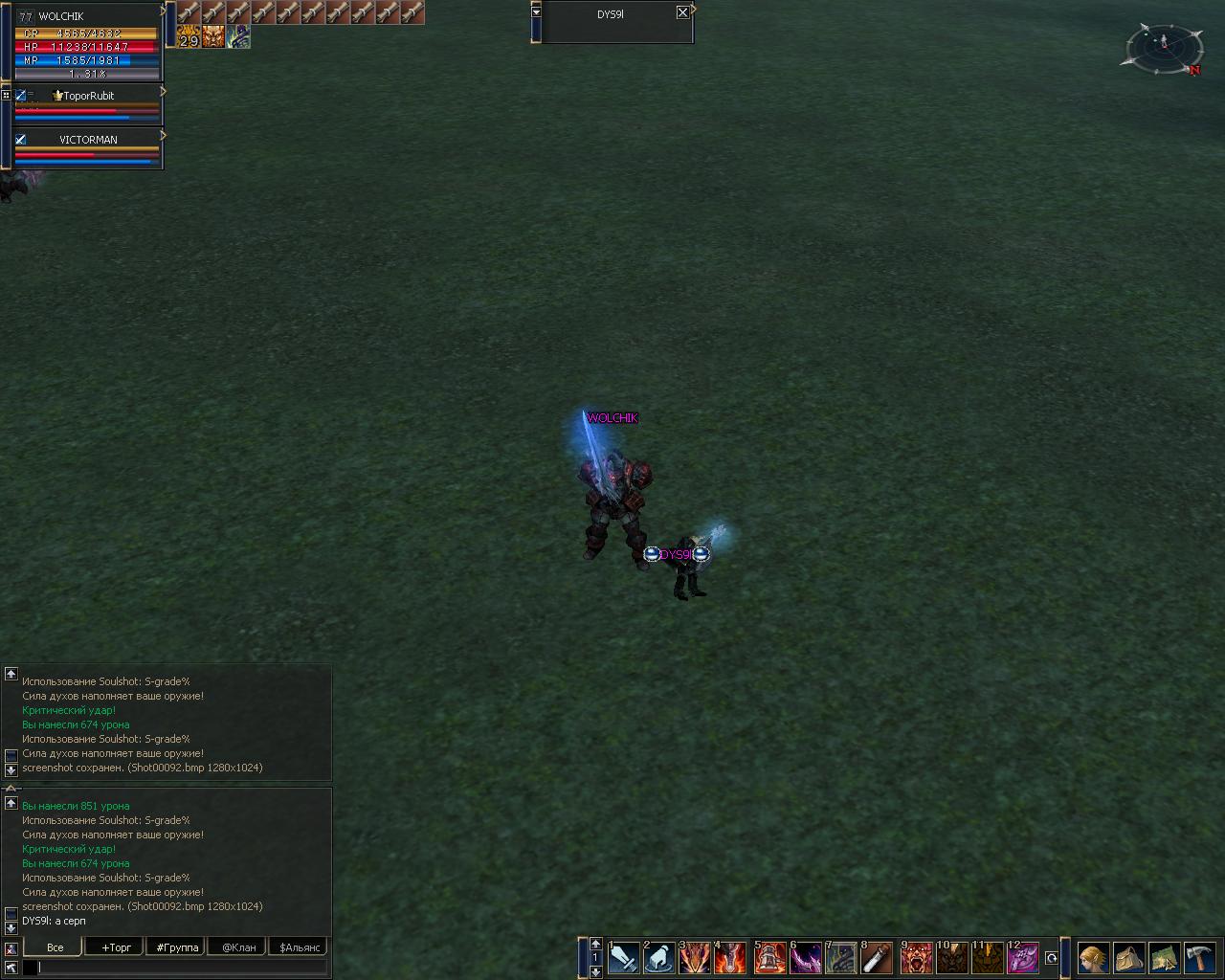The image size is (1225, 980).
Task: Focus the chat text input field
Action: 182,968
